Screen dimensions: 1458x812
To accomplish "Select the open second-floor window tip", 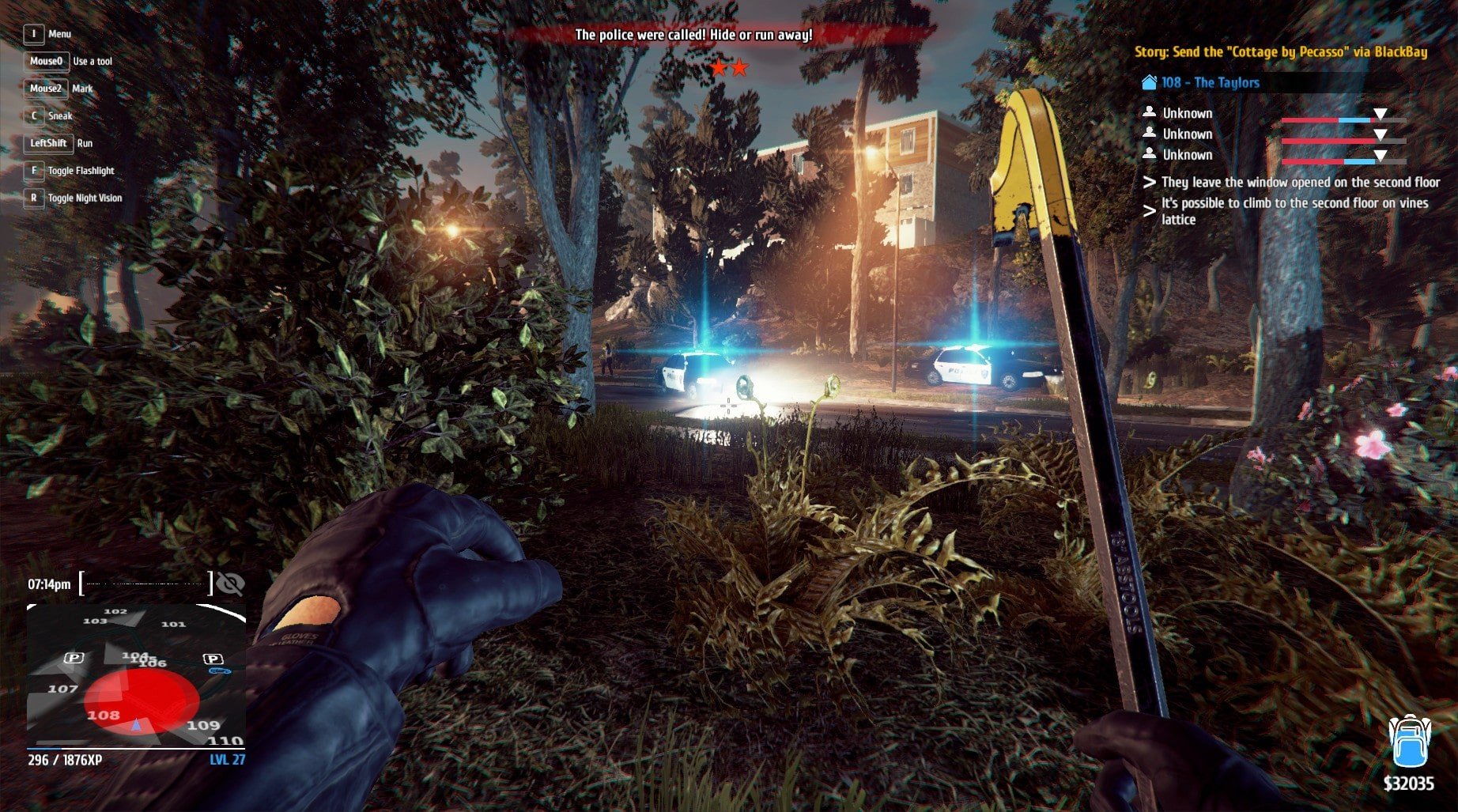I will point(1300,183).
